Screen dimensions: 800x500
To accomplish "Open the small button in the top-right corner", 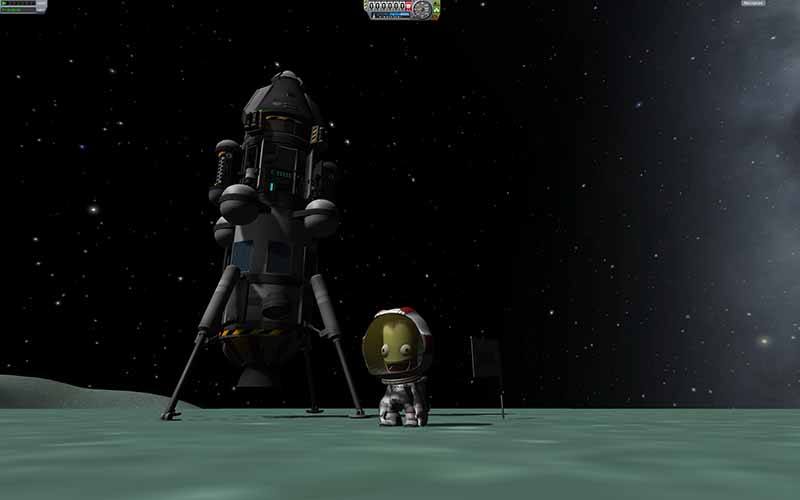I will 753,4.
